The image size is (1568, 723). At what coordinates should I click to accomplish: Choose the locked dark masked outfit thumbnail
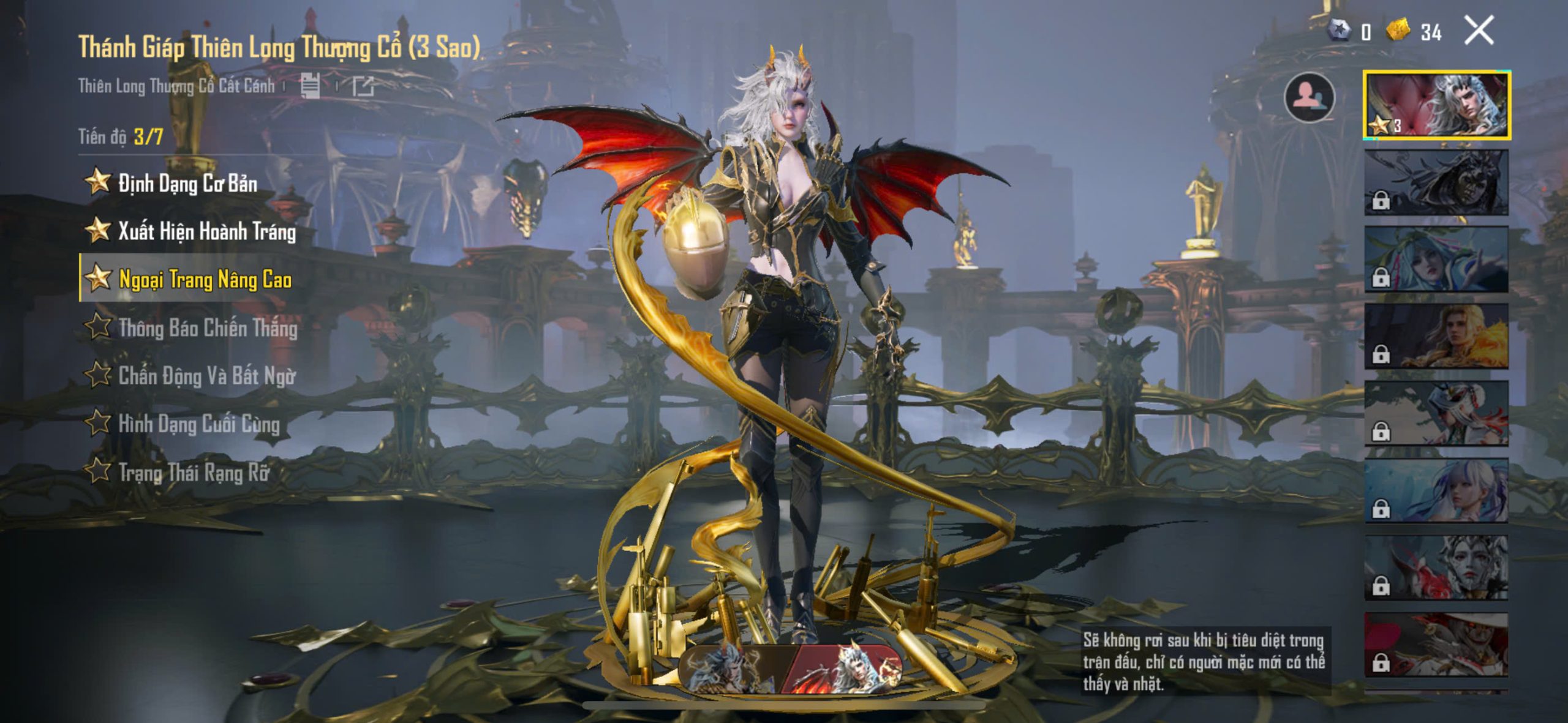[1436, 182]
